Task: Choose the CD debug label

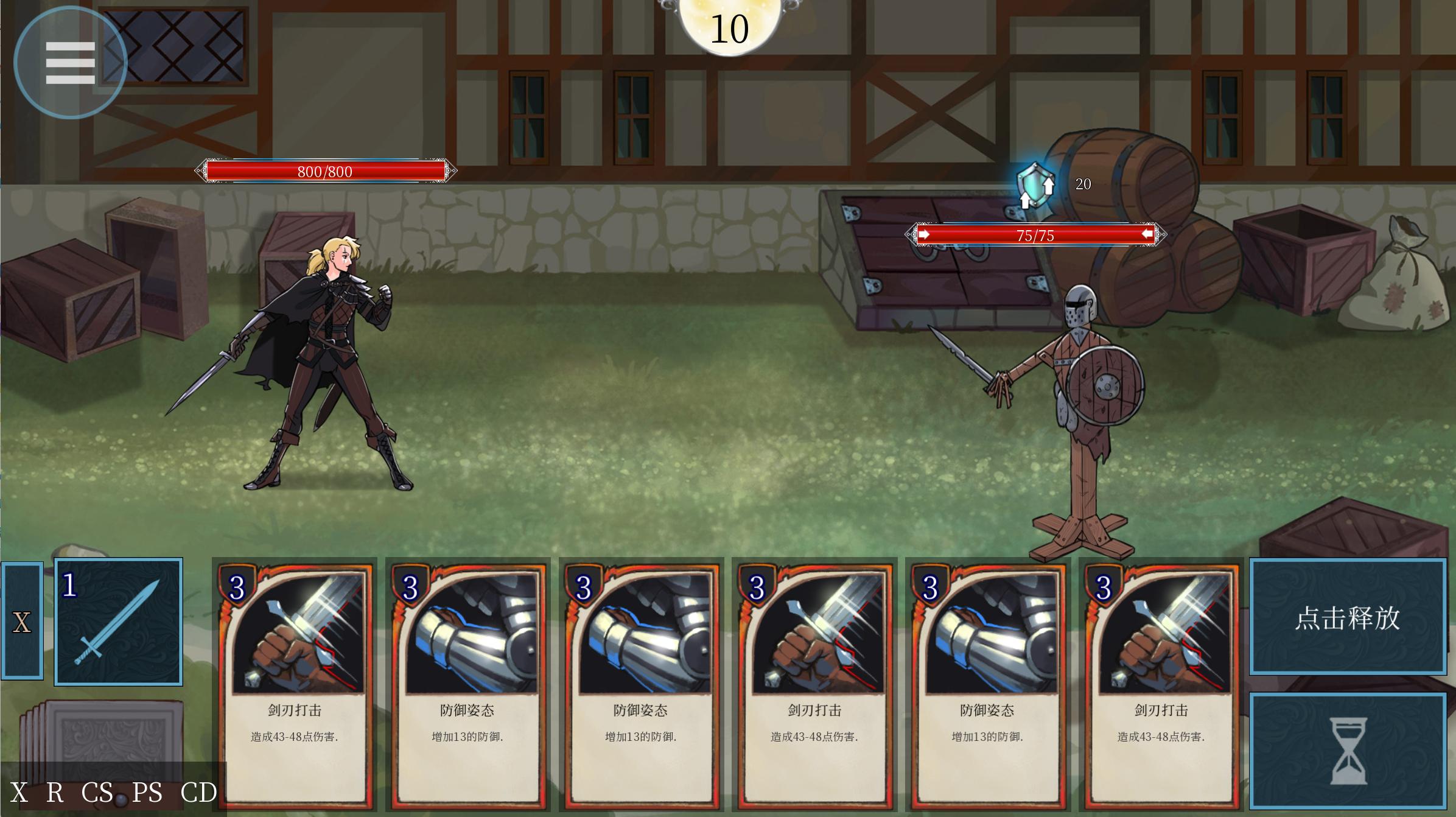Action: click(199, 793)
